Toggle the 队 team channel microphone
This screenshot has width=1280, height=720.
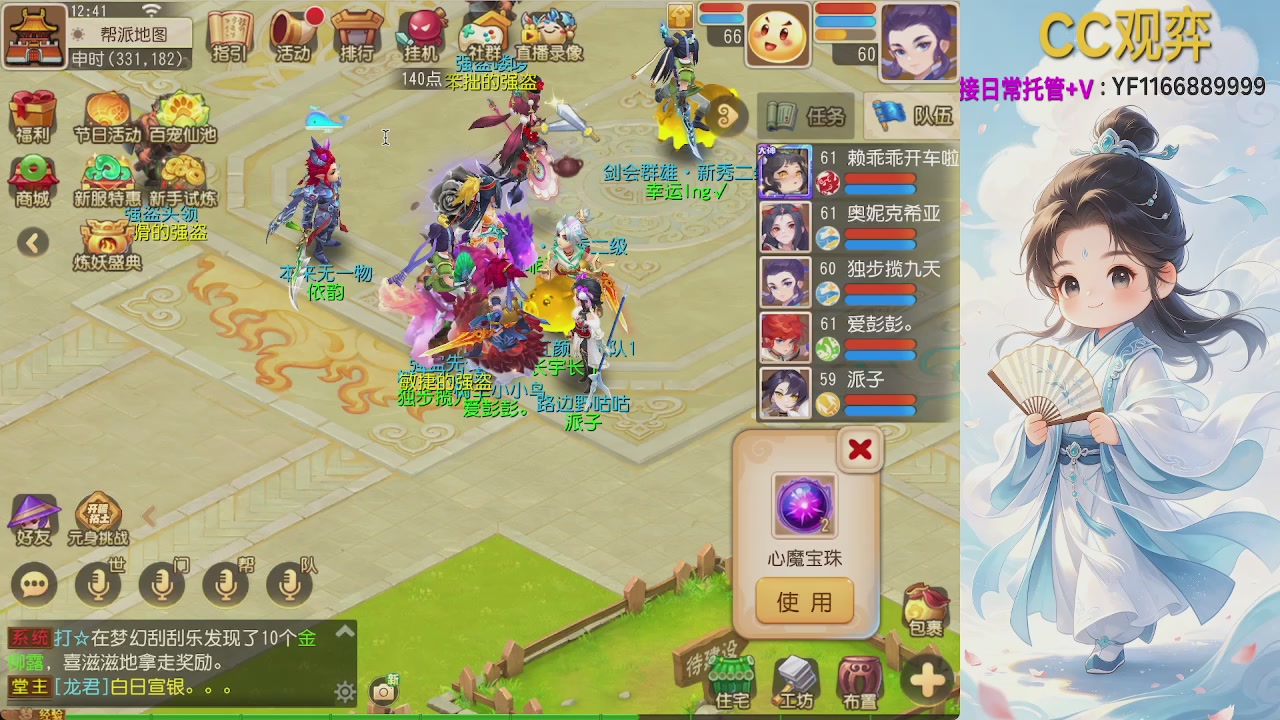(289, 584)
